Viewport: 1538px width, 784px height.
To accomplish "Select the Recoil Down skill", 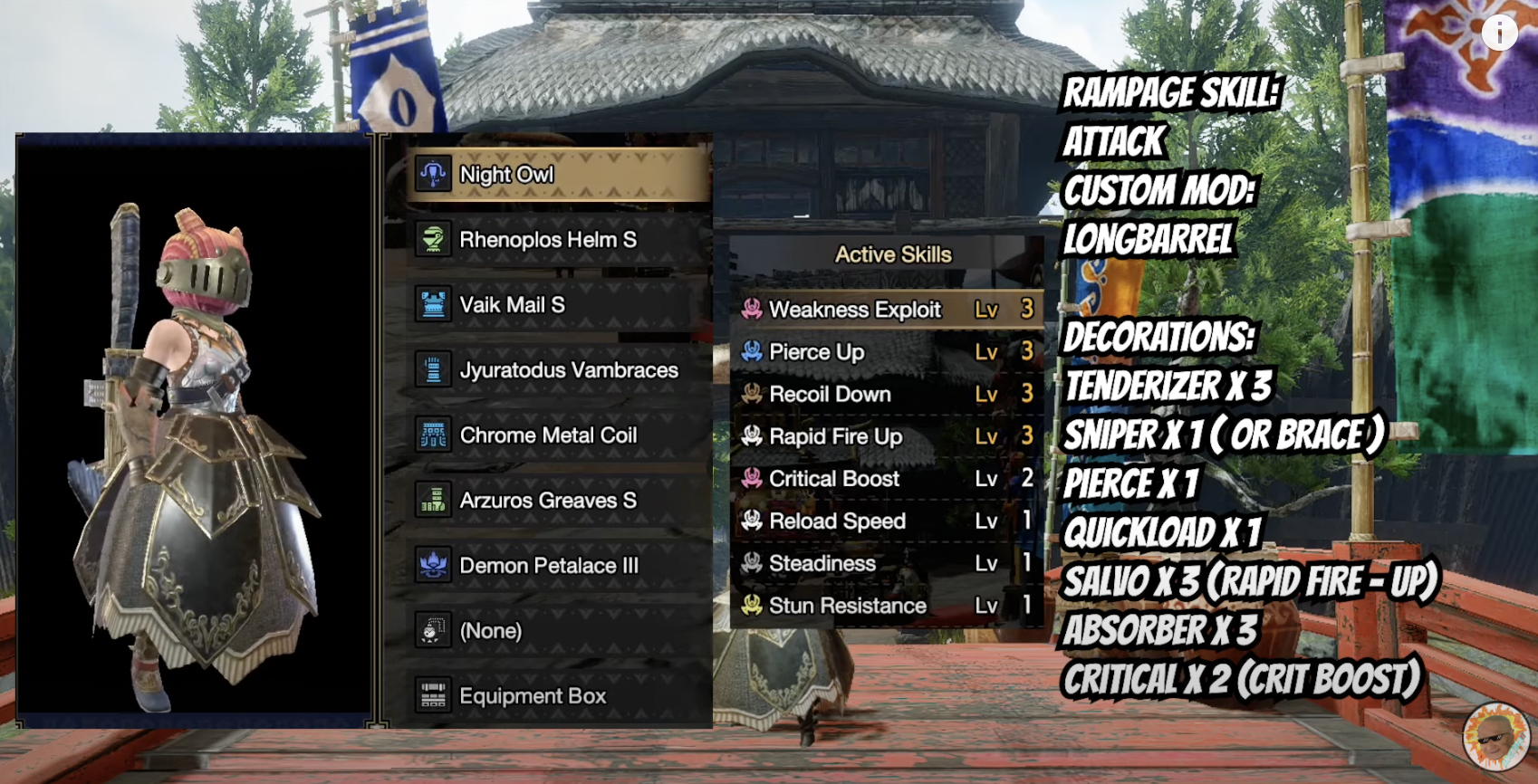I will (888, 394).
